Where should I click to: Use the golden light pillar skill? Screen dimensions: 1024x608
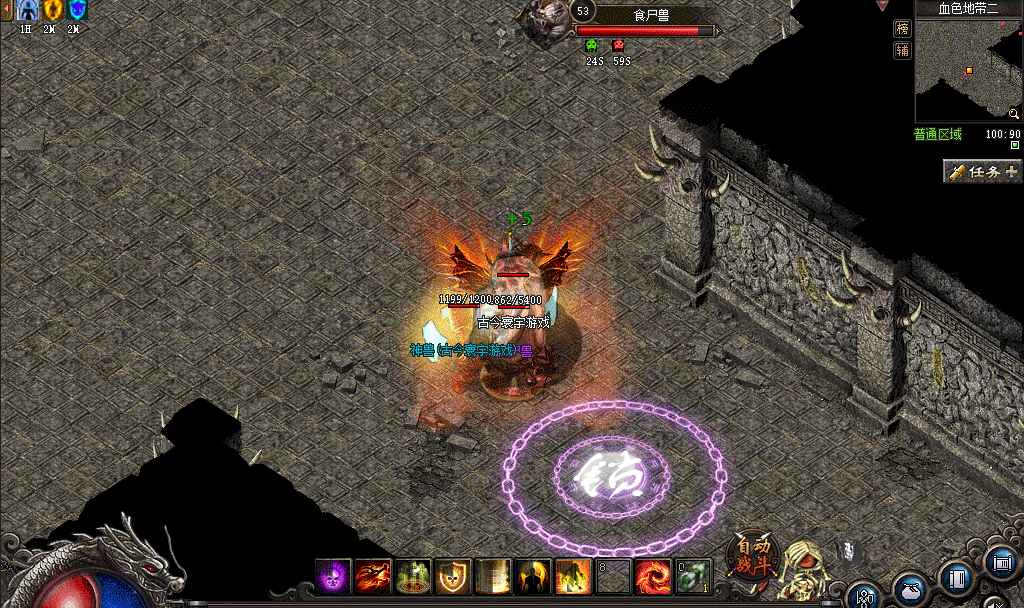click(x=493, y=576)
